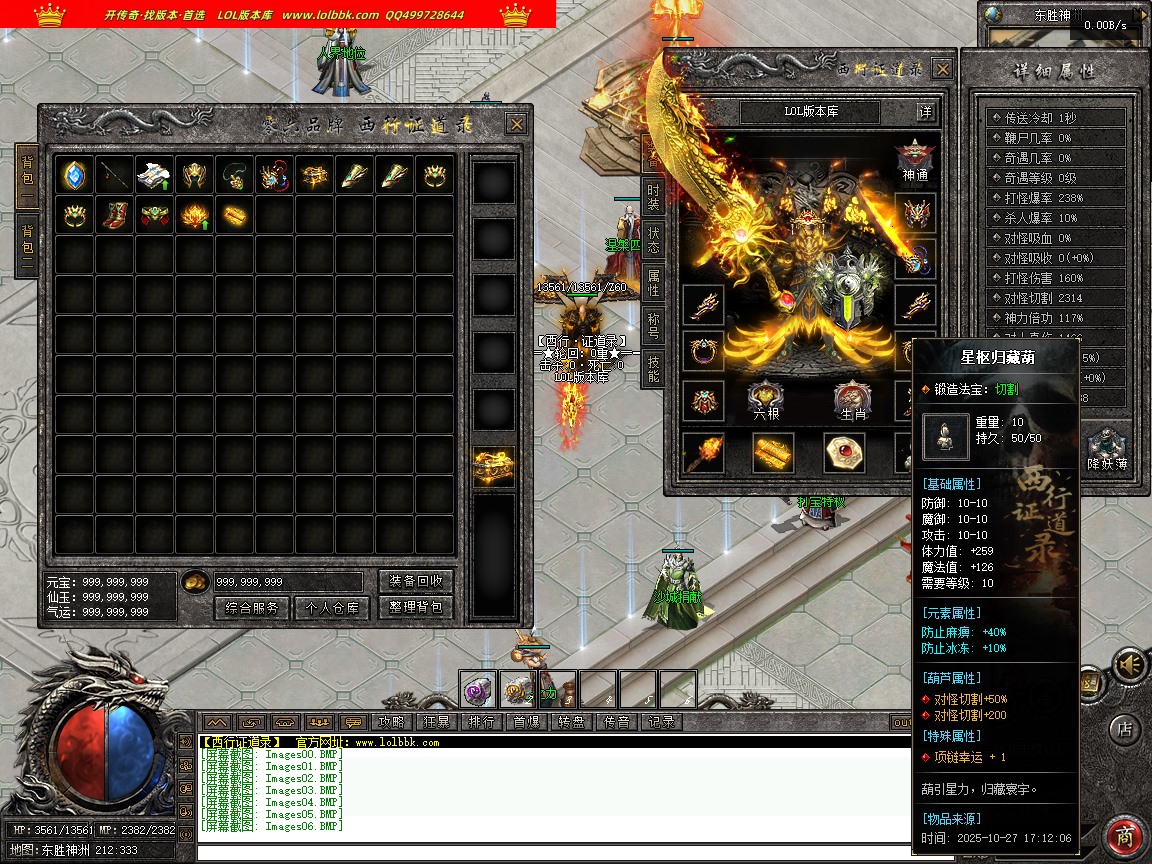Sort the bag with 整理背包
1152x864 pixels.
[x=416, y=607]
